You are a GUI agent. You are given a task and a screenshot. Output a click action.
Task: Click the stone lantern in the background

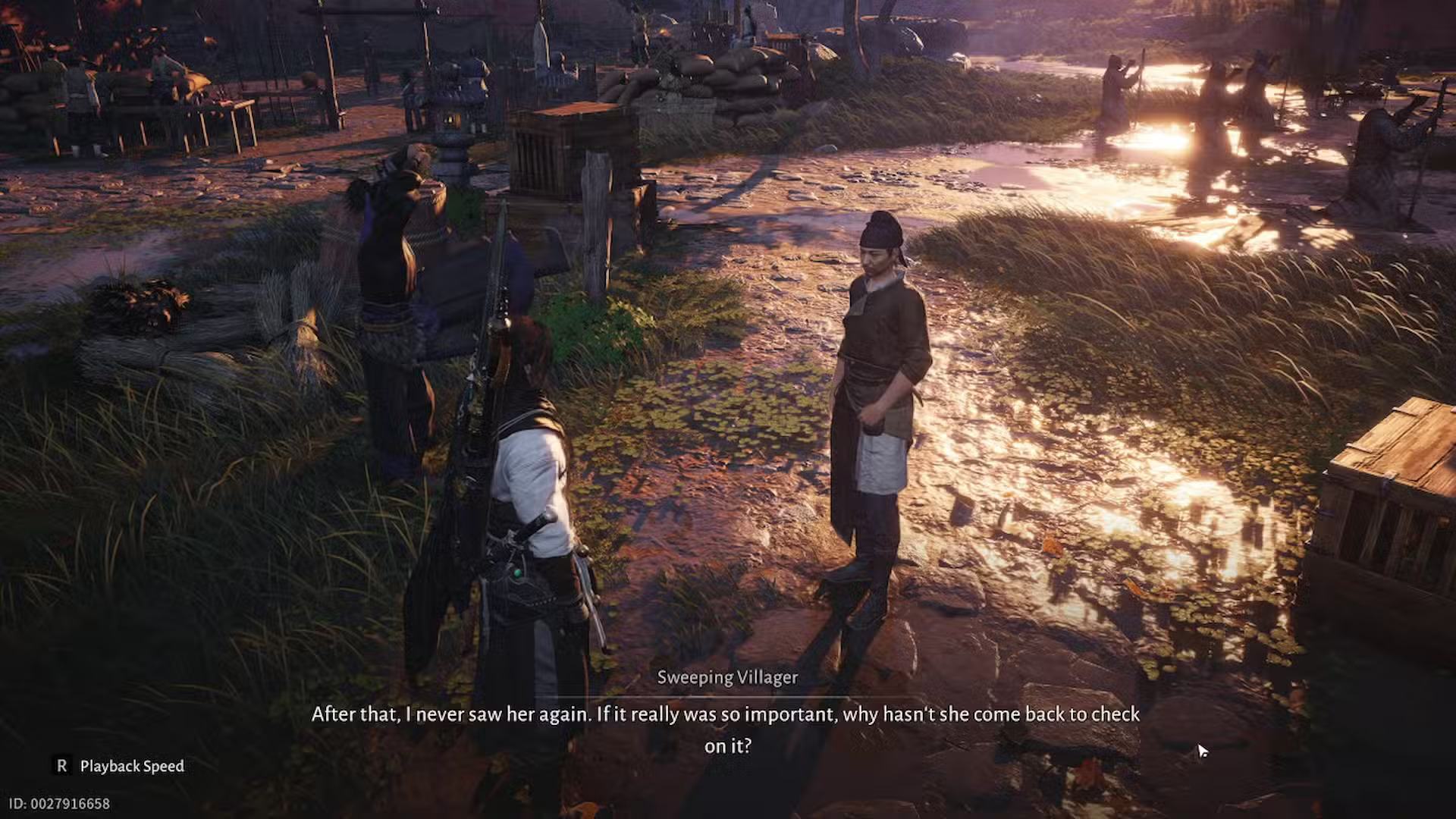click(453, 121)
